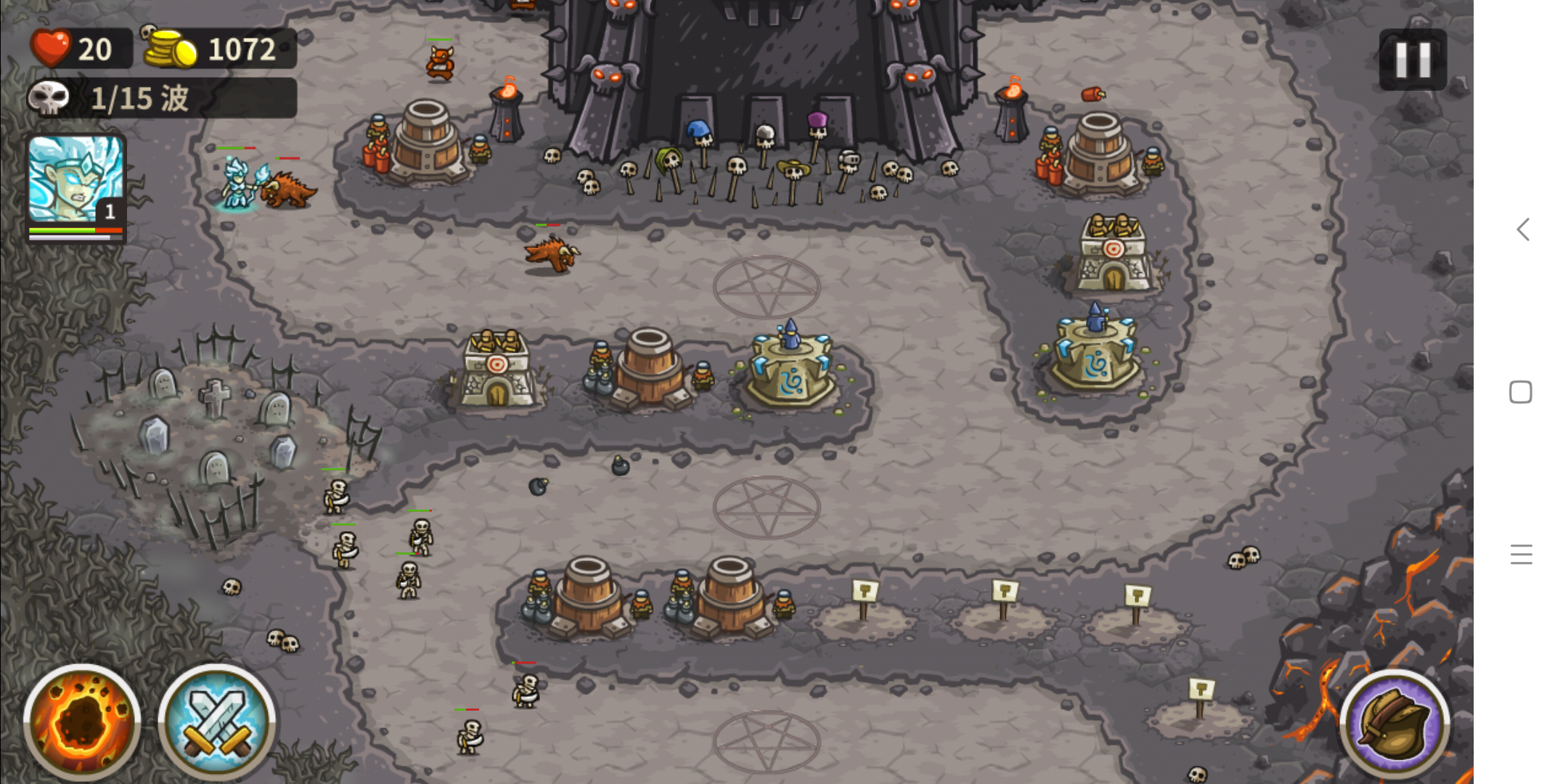Tap the Android back arrow
The height and width of the screenshot is (784, 1568).
point(1523,230)
